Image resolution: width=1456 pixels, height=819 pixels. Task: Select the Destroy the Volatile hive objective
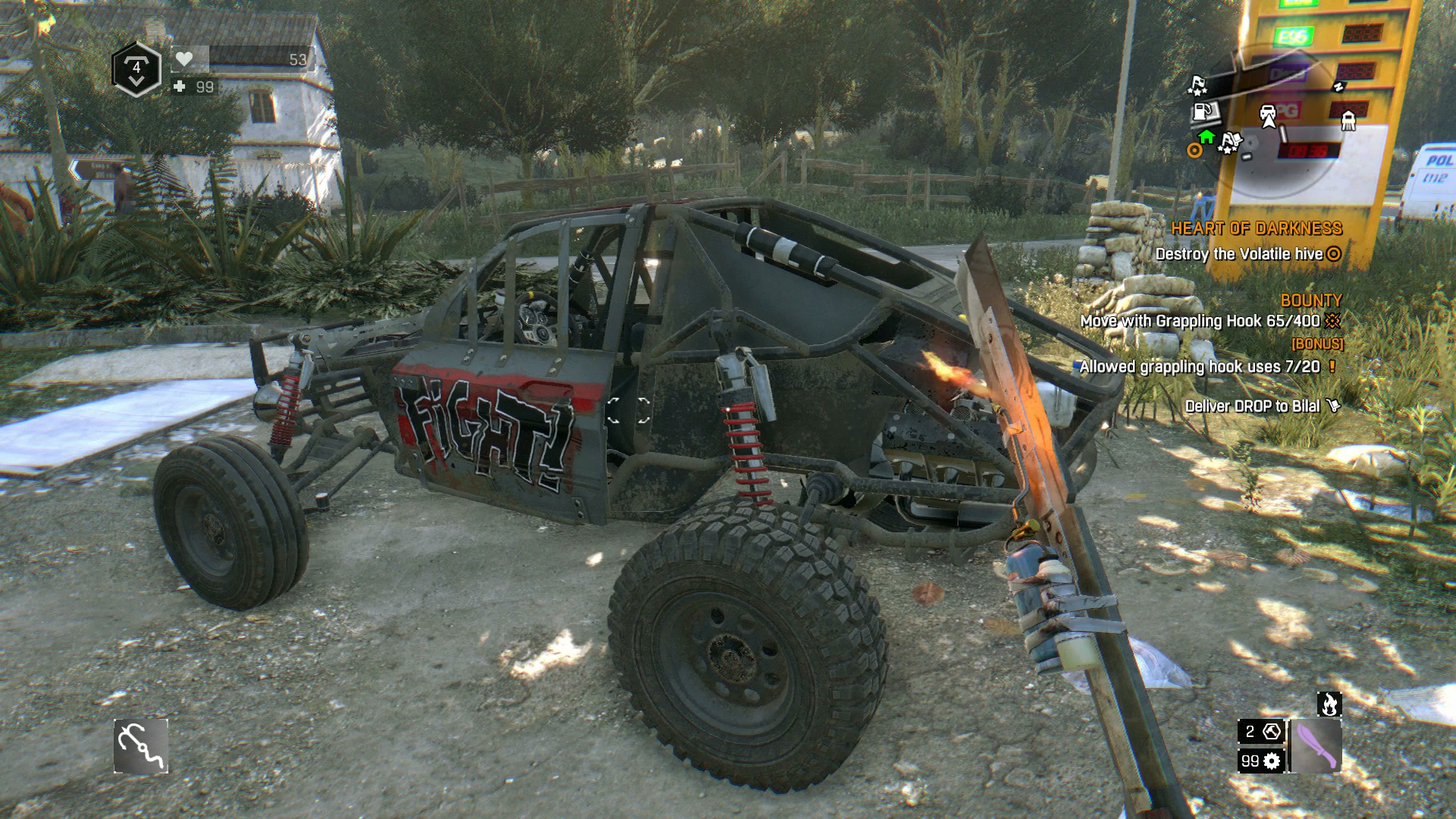click(1247, 254)
